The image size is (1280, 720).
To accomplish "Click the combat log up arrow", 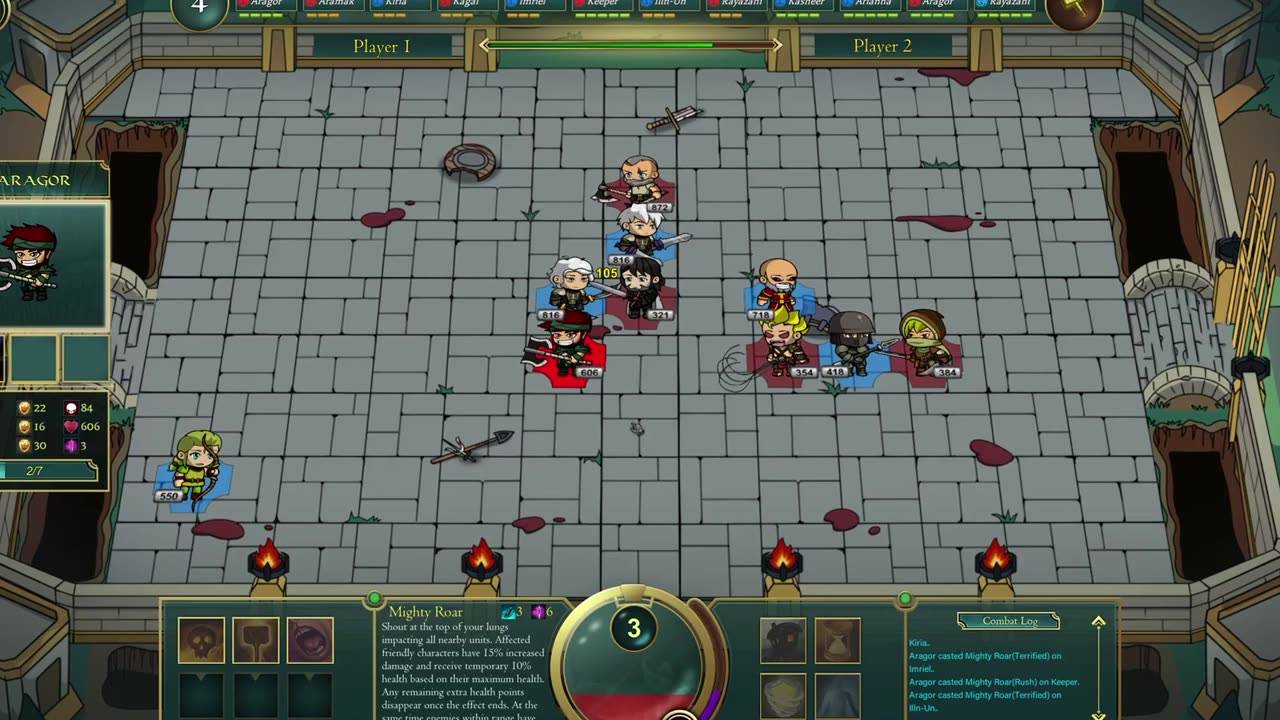I will (1098, 622).
